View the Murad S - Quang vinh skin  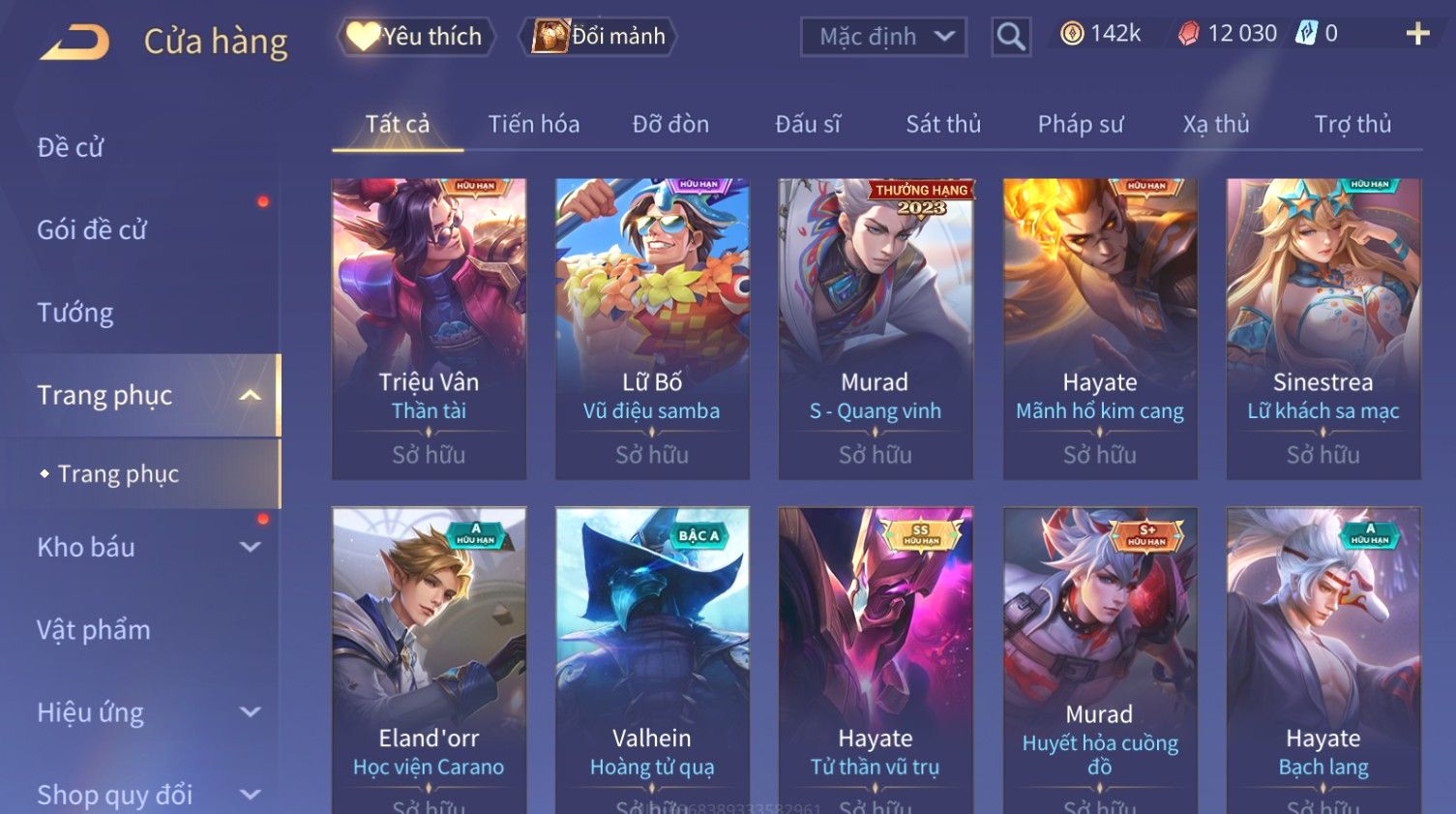pos(876,327)
